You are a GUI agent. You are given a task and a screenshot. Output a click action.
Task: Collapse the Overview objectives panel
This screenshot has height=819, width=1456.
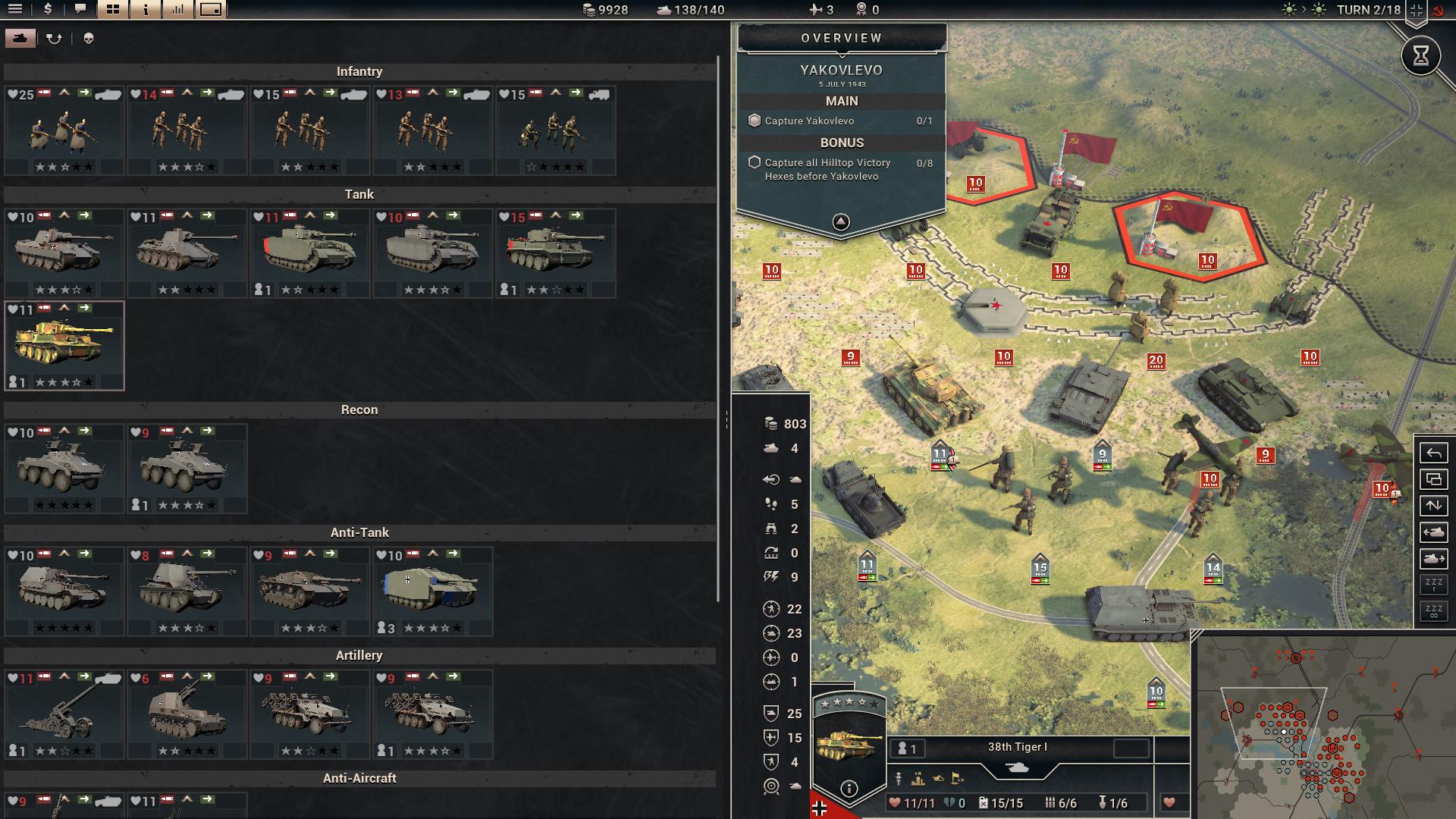840,221
